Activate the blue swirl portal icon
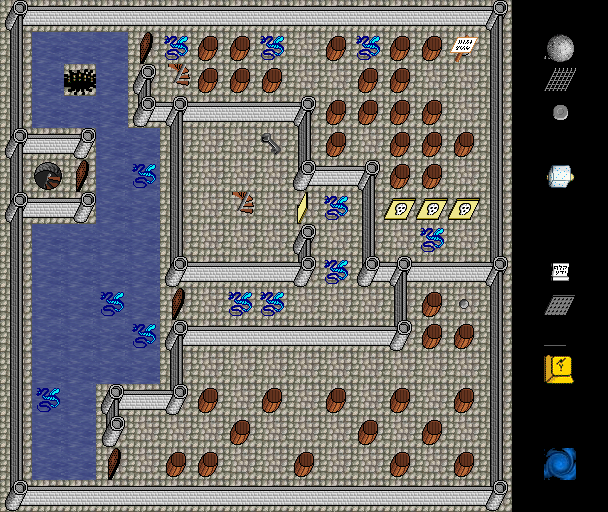 [560, 464]
